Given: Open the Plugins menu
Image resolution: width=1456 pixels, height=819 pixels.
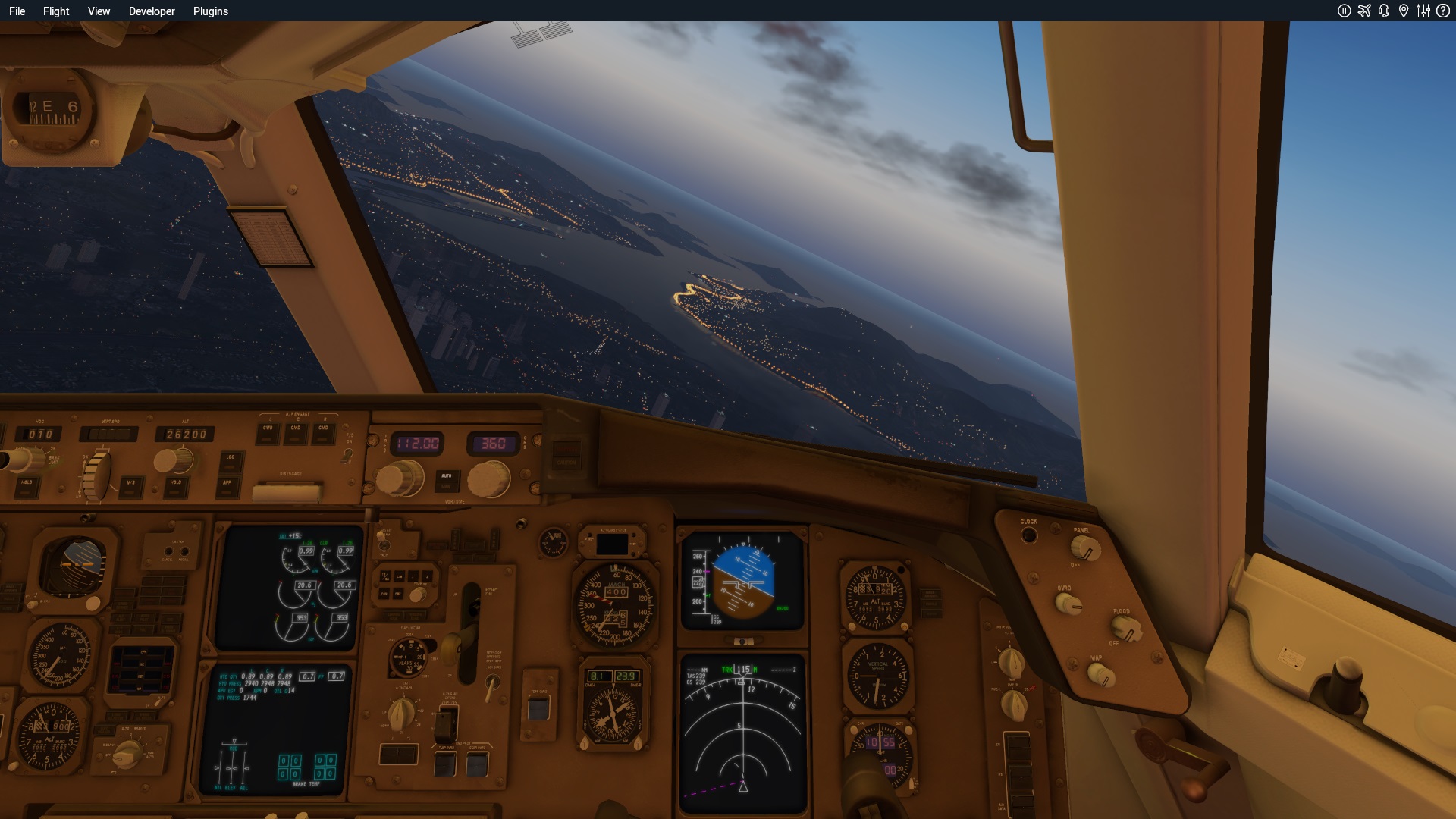Looking at the screenshot, I should (210, 11).
